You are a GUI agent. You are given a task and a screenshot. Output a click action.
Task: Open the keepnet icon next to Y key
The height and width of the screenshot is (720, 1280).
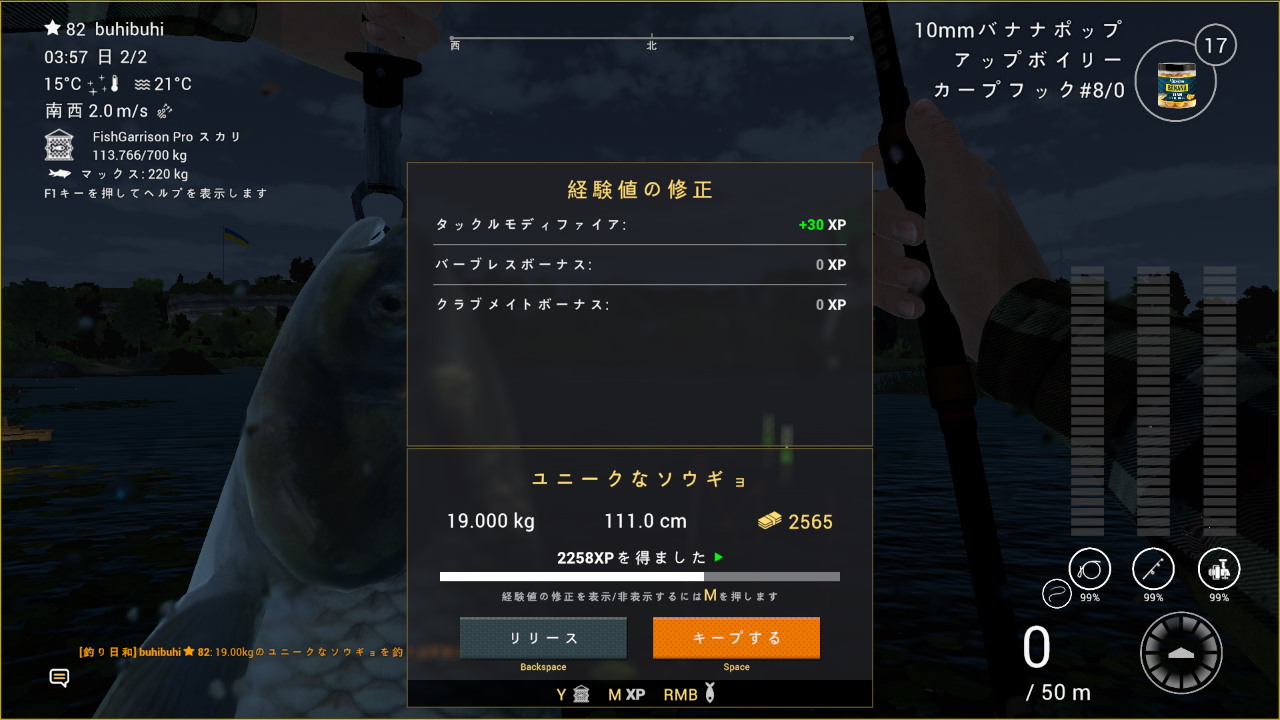tap(581, 694)
